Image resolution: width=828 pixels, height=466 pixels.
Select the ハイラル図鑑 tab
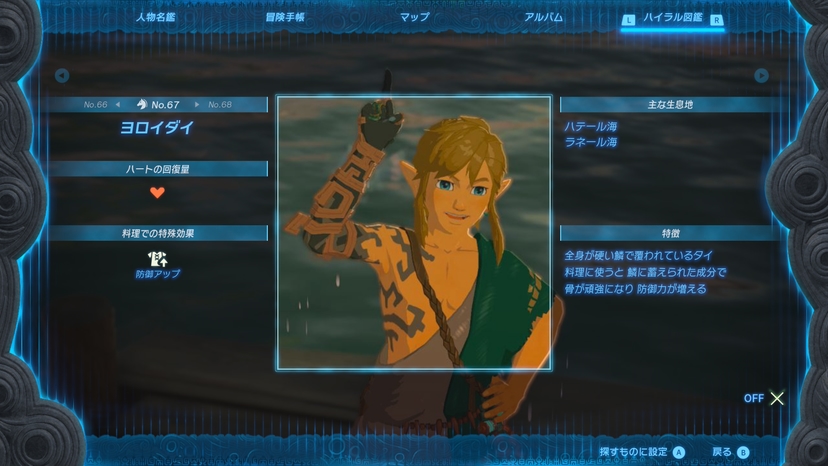coord(672,18)
